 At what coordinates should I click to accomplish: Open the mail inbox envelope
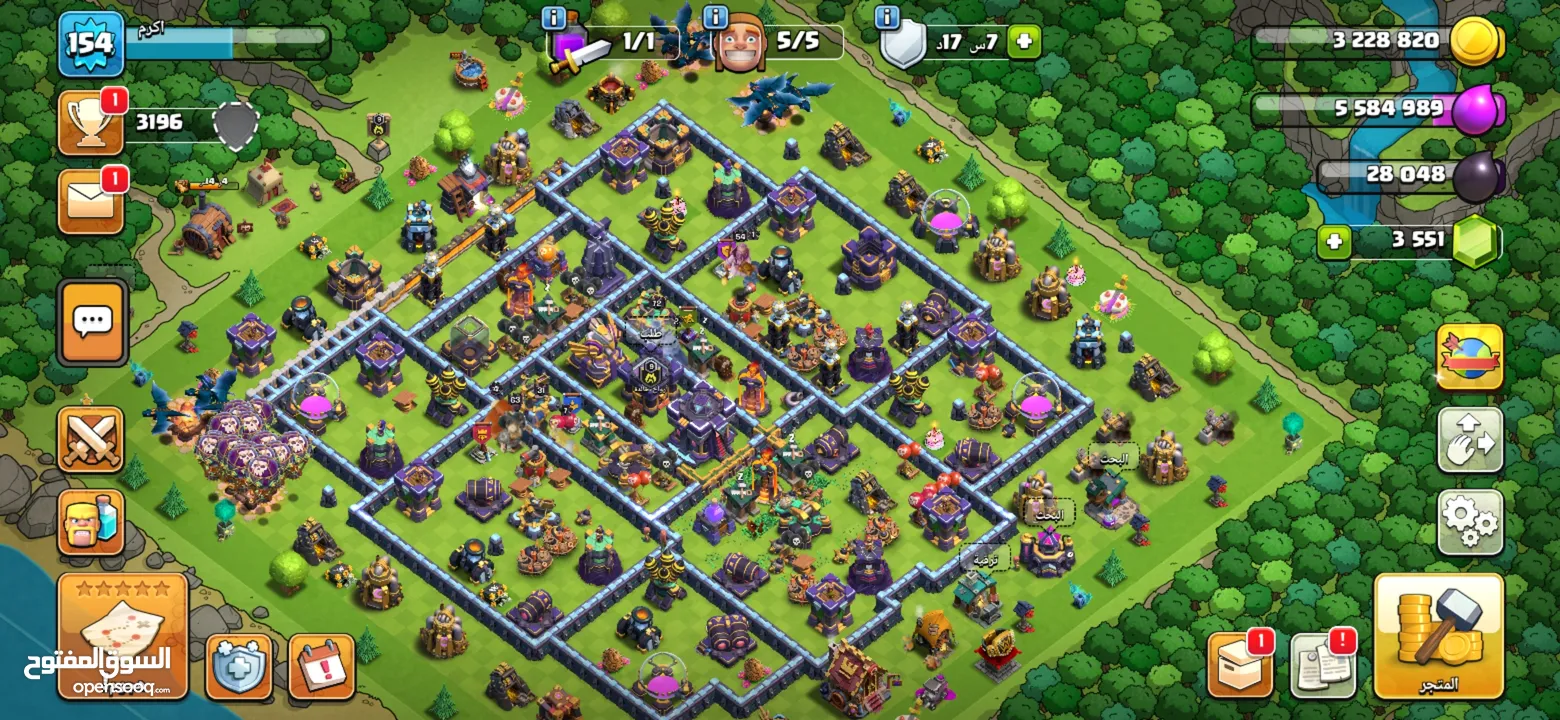pyautogui.click(x=91, y=202)
